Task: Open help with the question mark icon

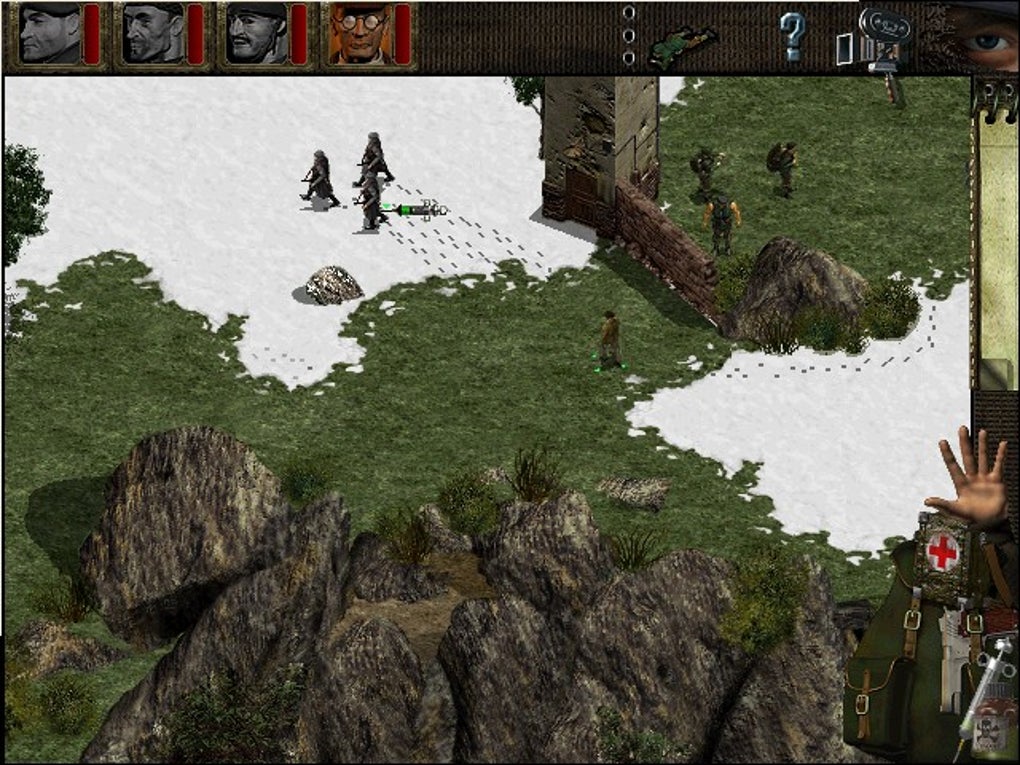Action: coord(792,38)
